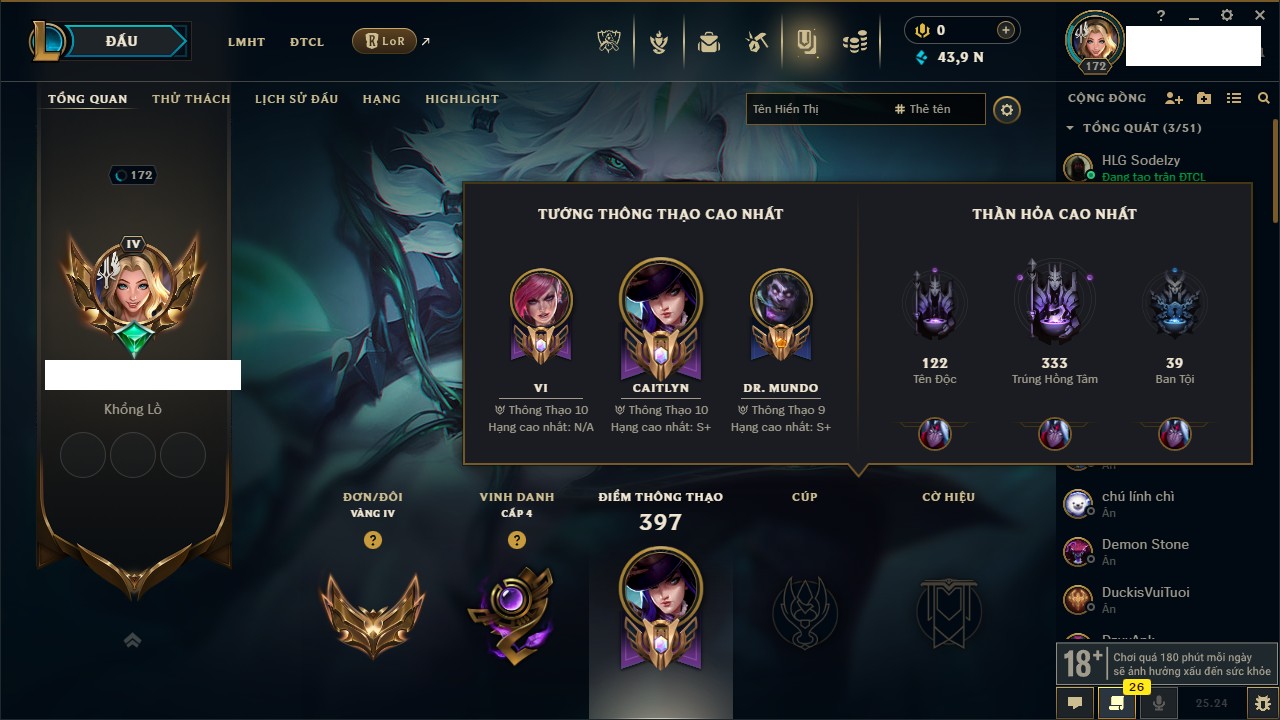Select the HẠNG tab
This screenshot has width=1280, height=720.
pos(381,99)
